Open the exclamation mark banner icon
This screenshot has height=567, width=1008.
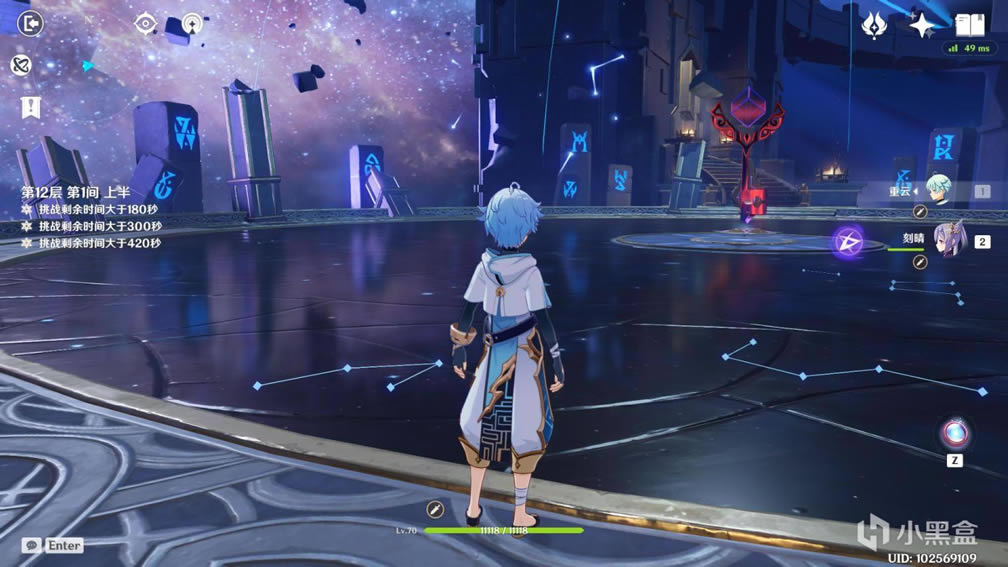[x=31, y=108]
